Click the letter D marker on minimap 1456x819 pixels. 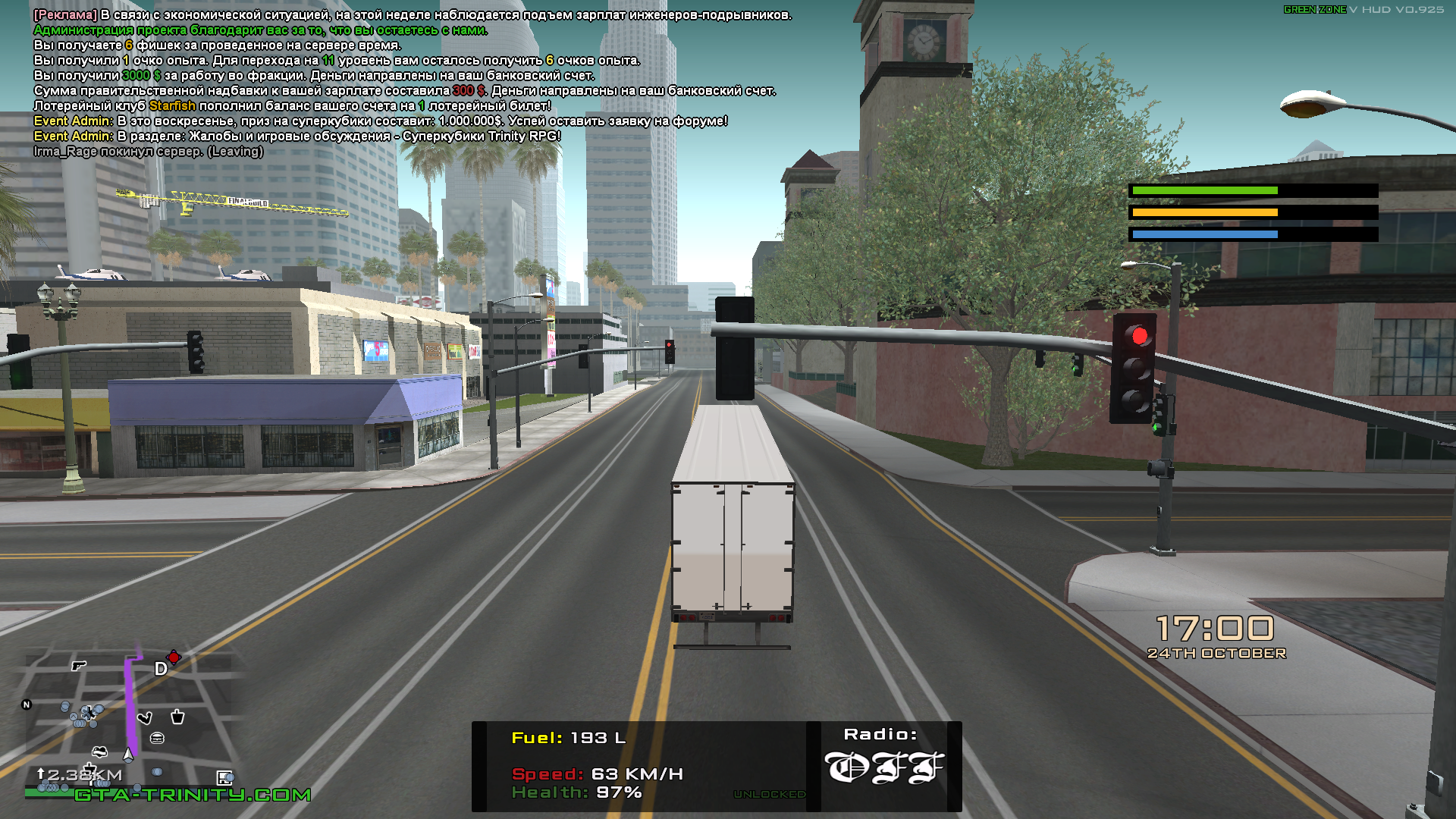(161, 669)
